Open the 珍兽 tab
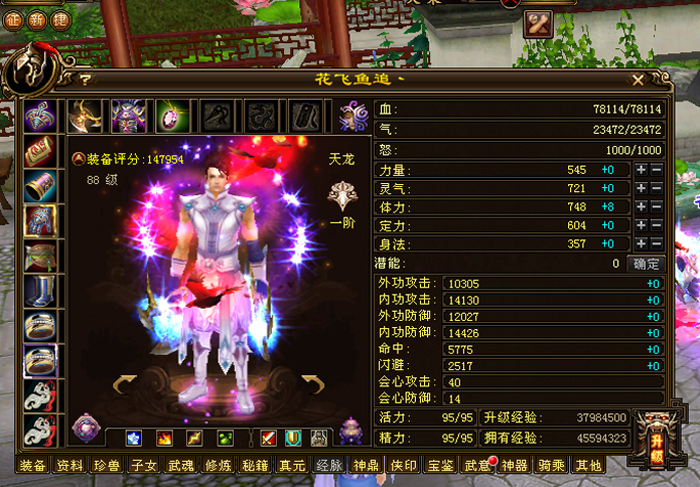 pos(107,465)
